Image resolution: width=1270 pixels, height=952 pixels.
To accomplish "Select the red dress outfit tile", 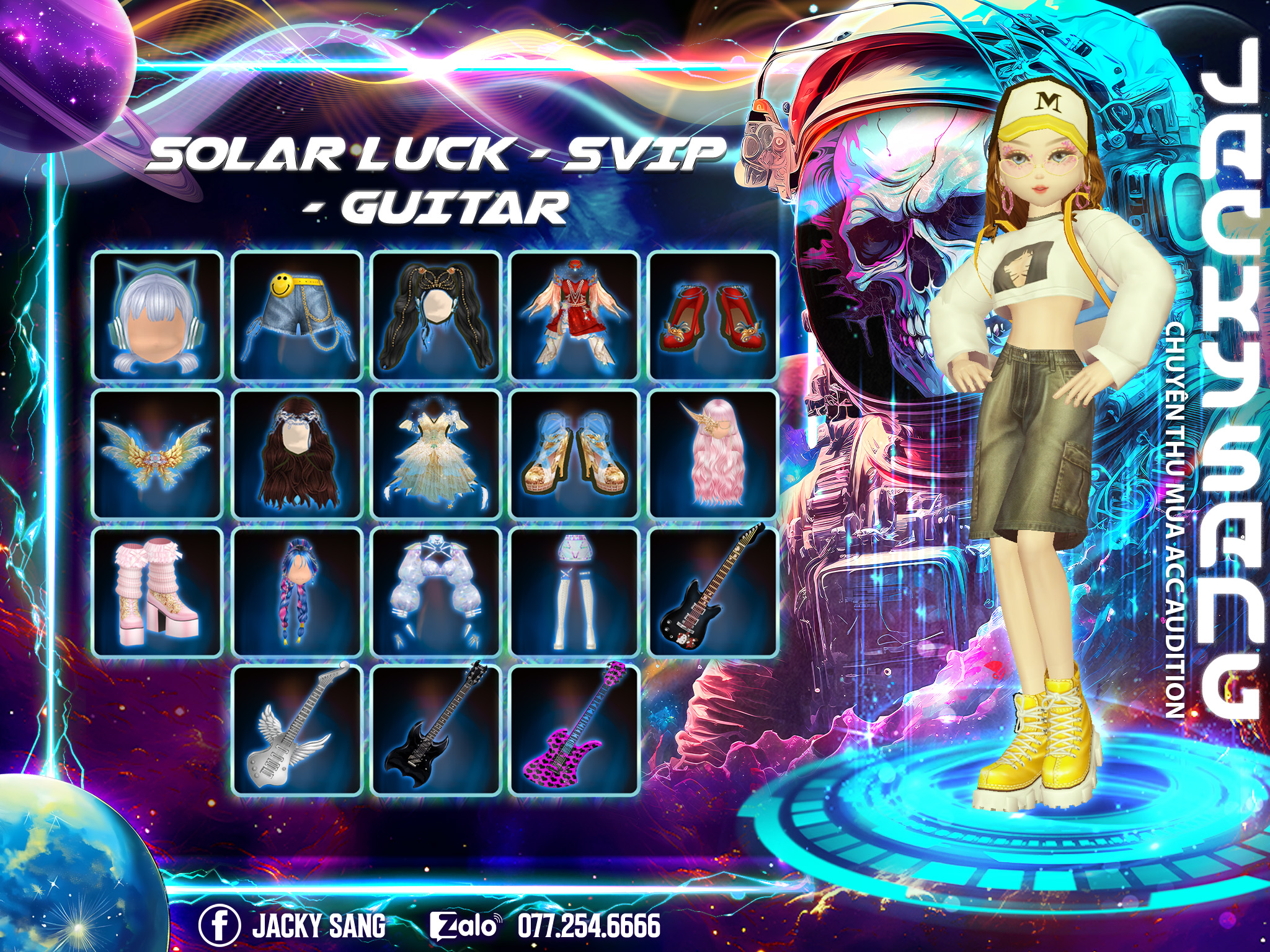I will [575, 316].
